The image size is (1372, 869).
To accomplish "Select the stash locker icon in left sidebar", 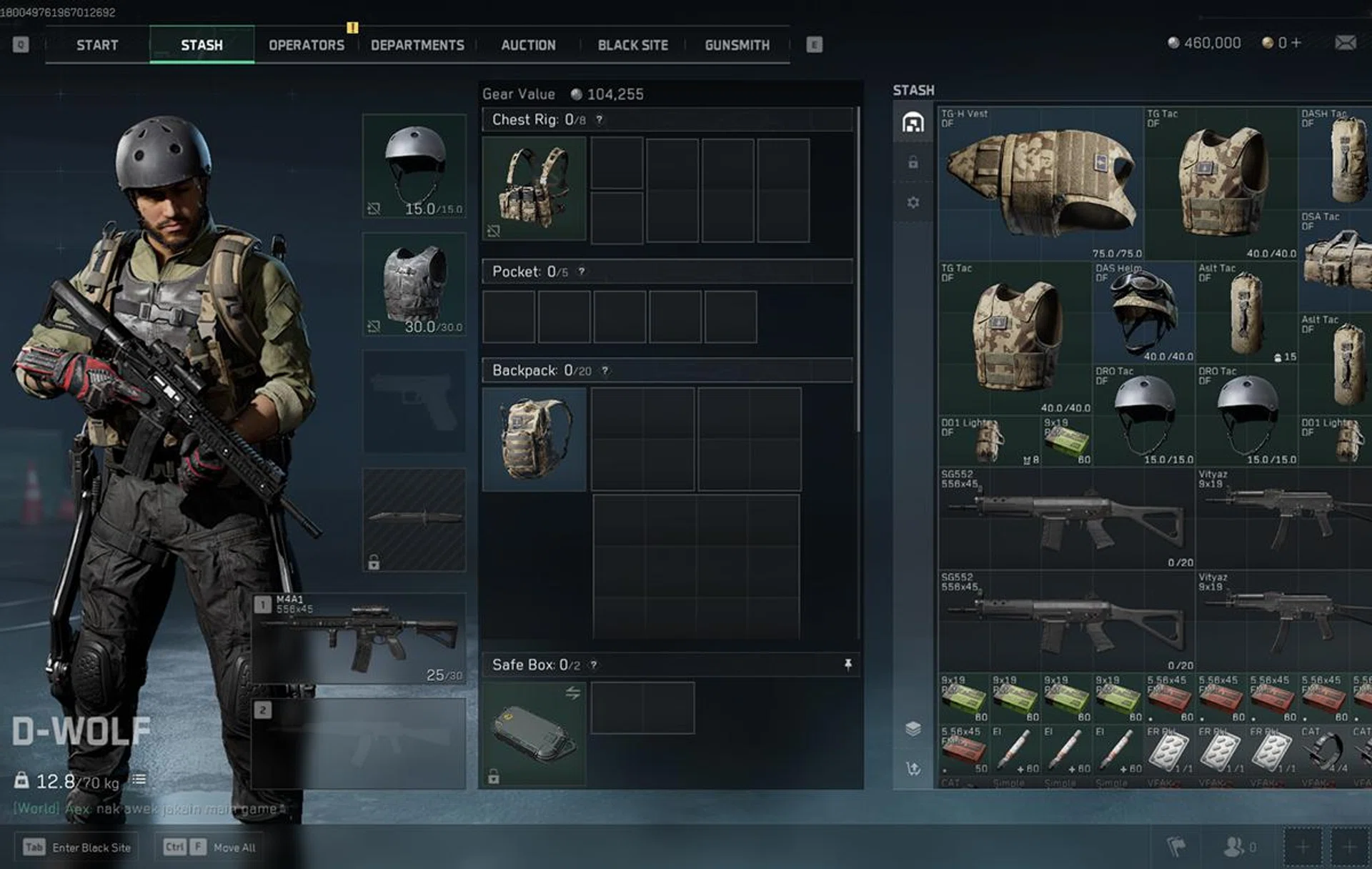I will pos(913,123).
